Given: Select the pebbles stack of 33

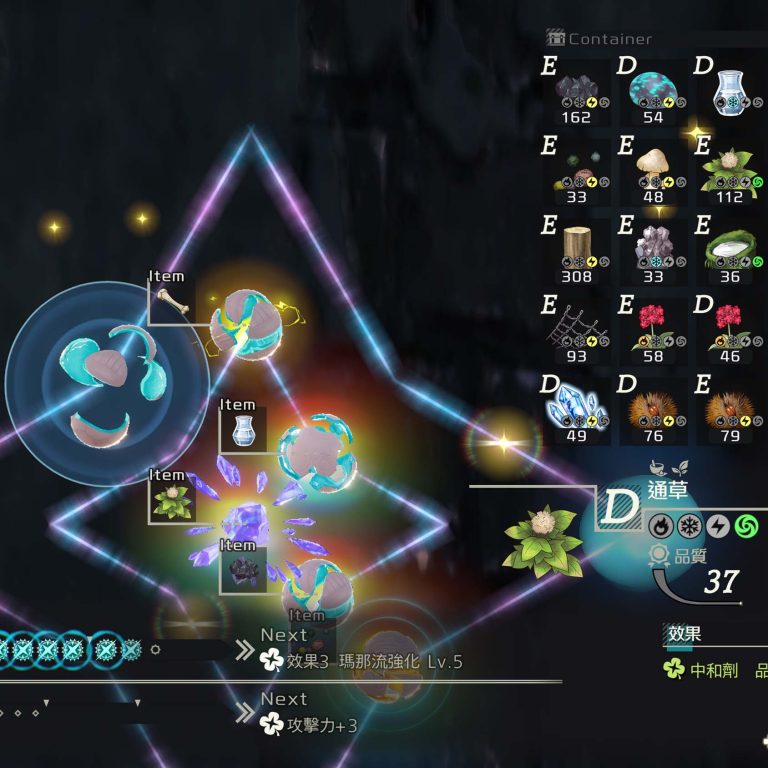Looking at the screenshot, I should click(x=576, y=171).
